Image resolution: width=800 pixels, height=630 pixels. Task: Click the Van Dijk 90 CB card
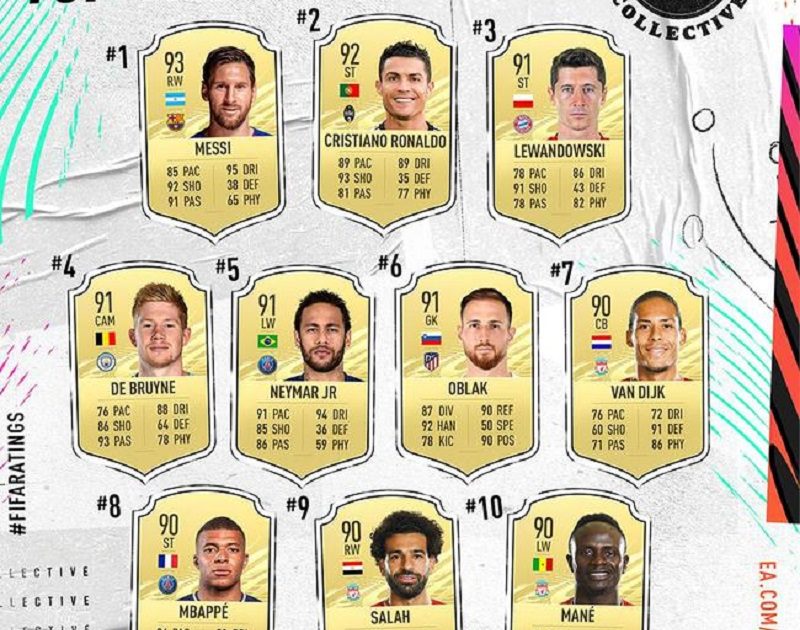pos(636,368)
